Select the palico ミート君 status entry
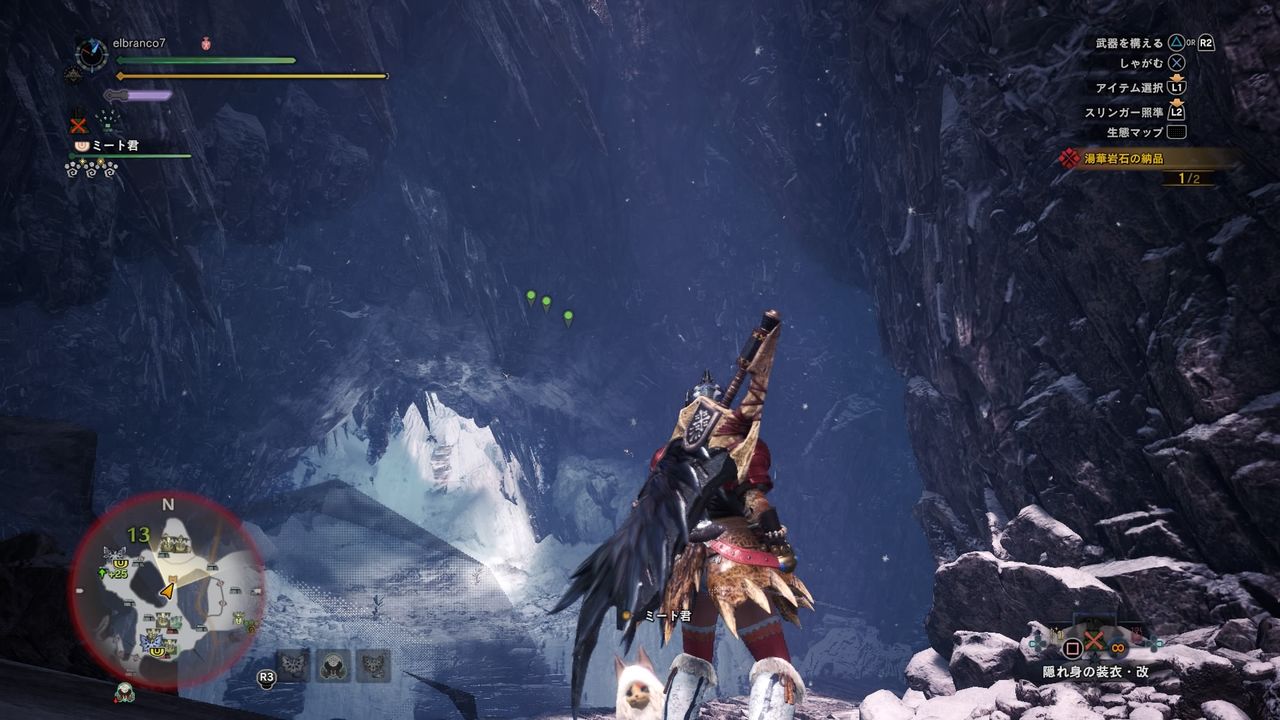Image resolution: width=1280 pixels, height=720 pixels. pyautogui.click(x=110, y=146)
